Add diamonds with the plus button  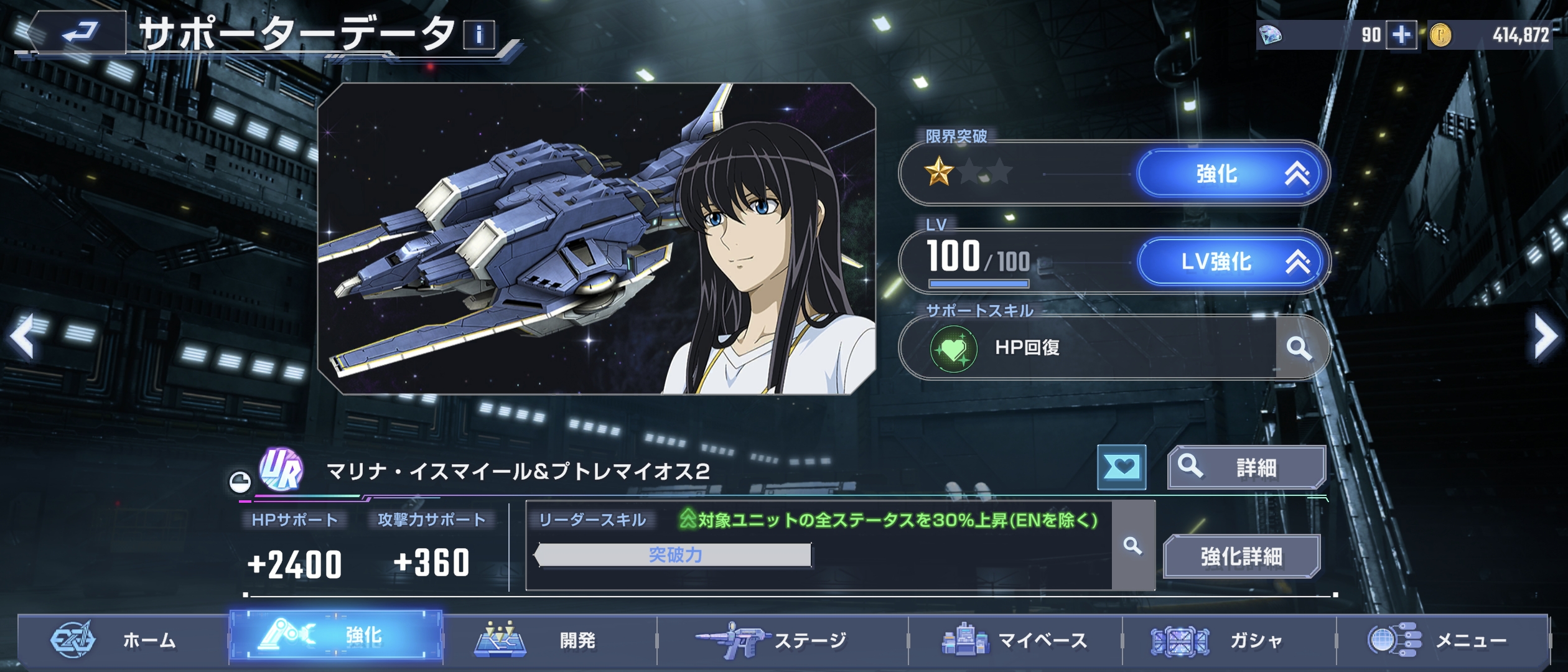coord(1401,35)
